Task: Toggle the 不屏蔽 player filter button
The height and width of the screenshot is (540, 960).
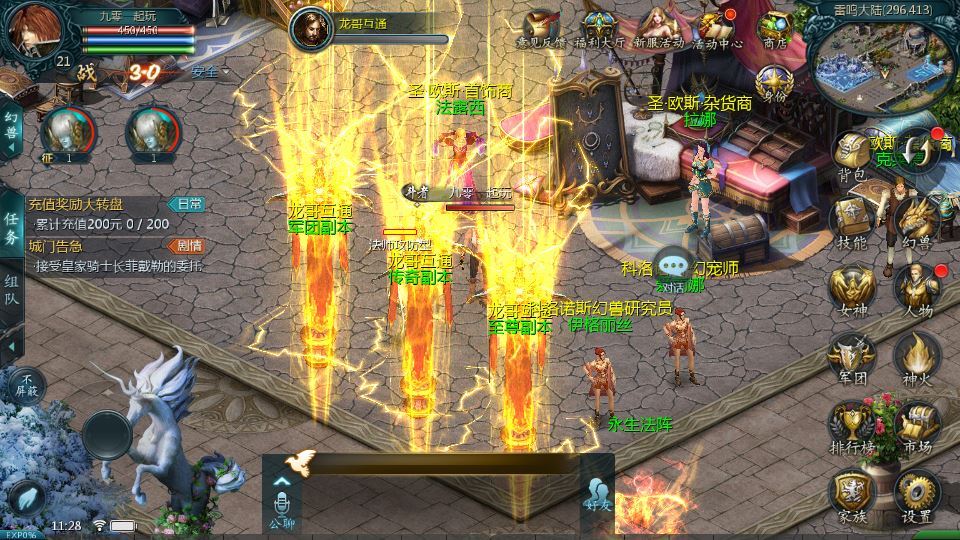Action: (27, 384)
